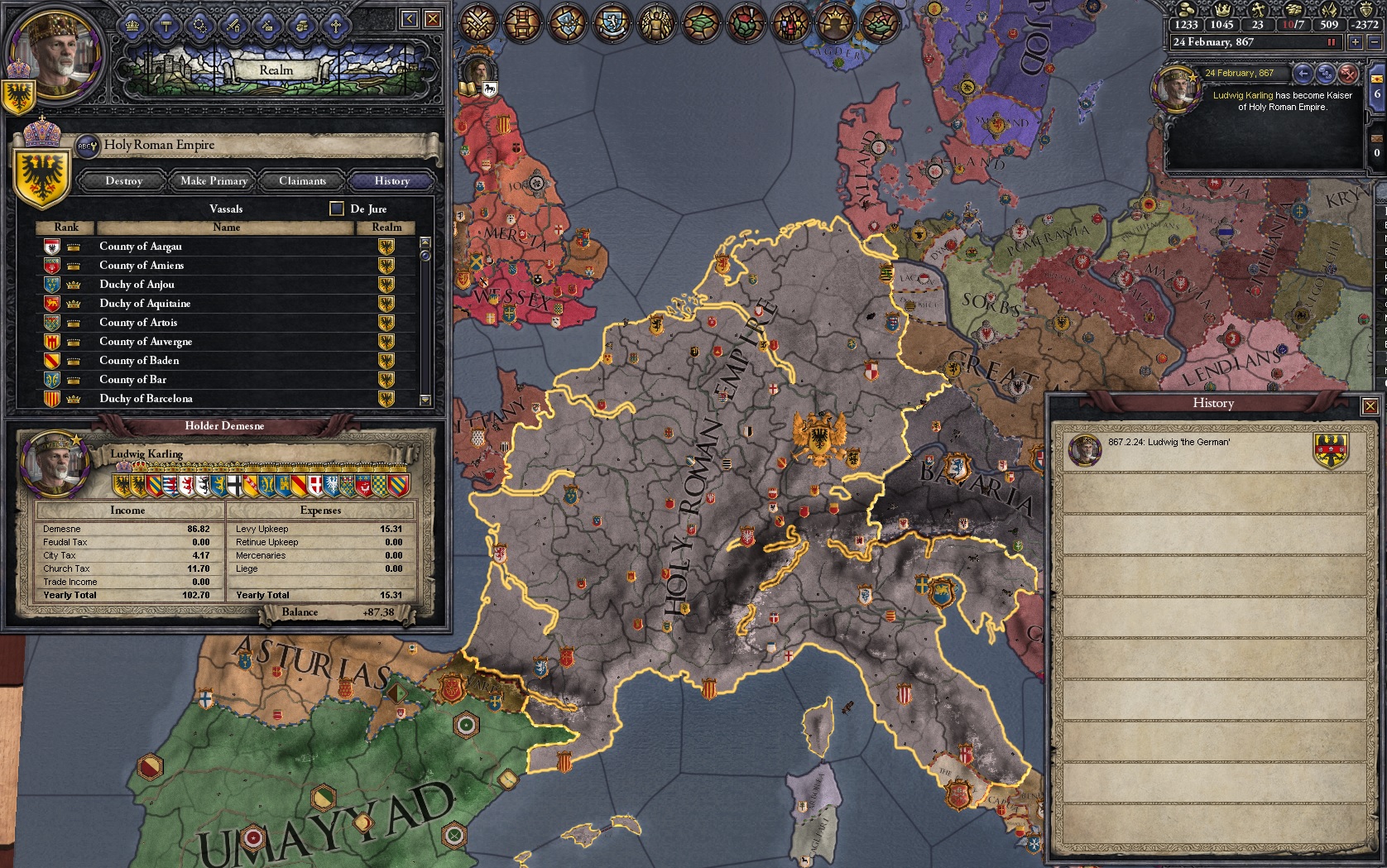1387x868 pixels.
Task: Open the religion view via the angel icon
Action: 655,23
